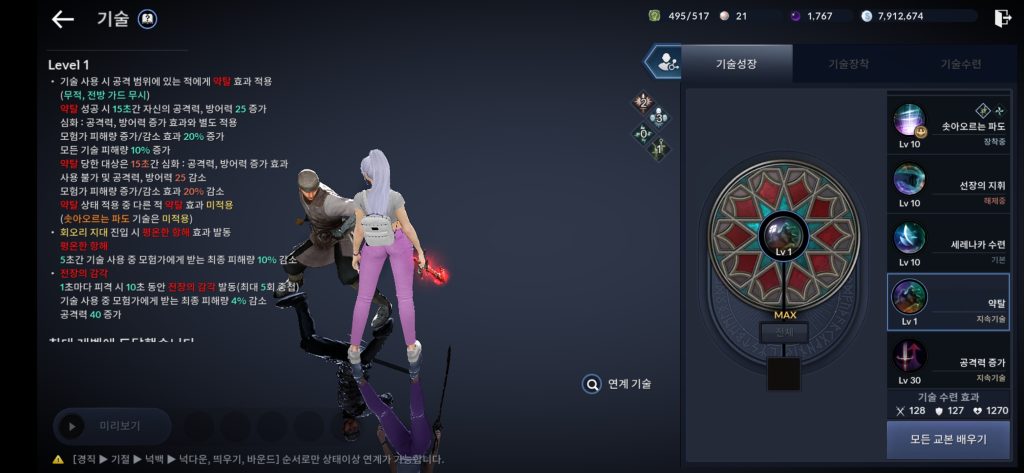Select the 솟아오르는 파도 skill row
1024x473 pixels.
click(947, 125)
